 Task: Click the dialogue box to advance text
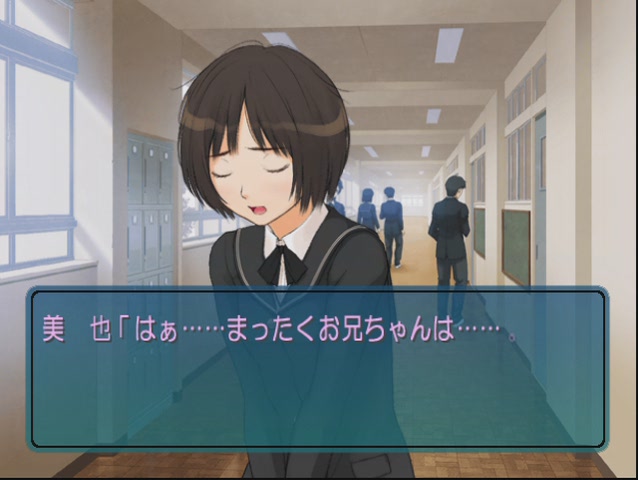318,368
